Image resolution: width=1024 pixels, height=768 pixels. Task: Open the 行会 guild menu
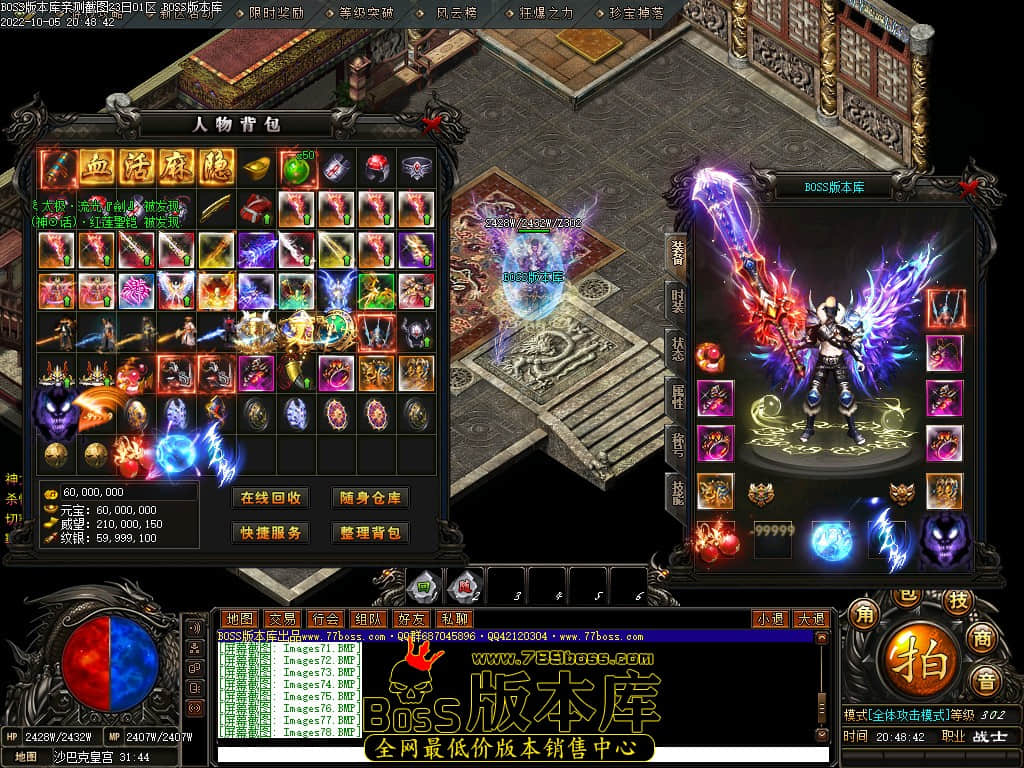click(324, 619)
